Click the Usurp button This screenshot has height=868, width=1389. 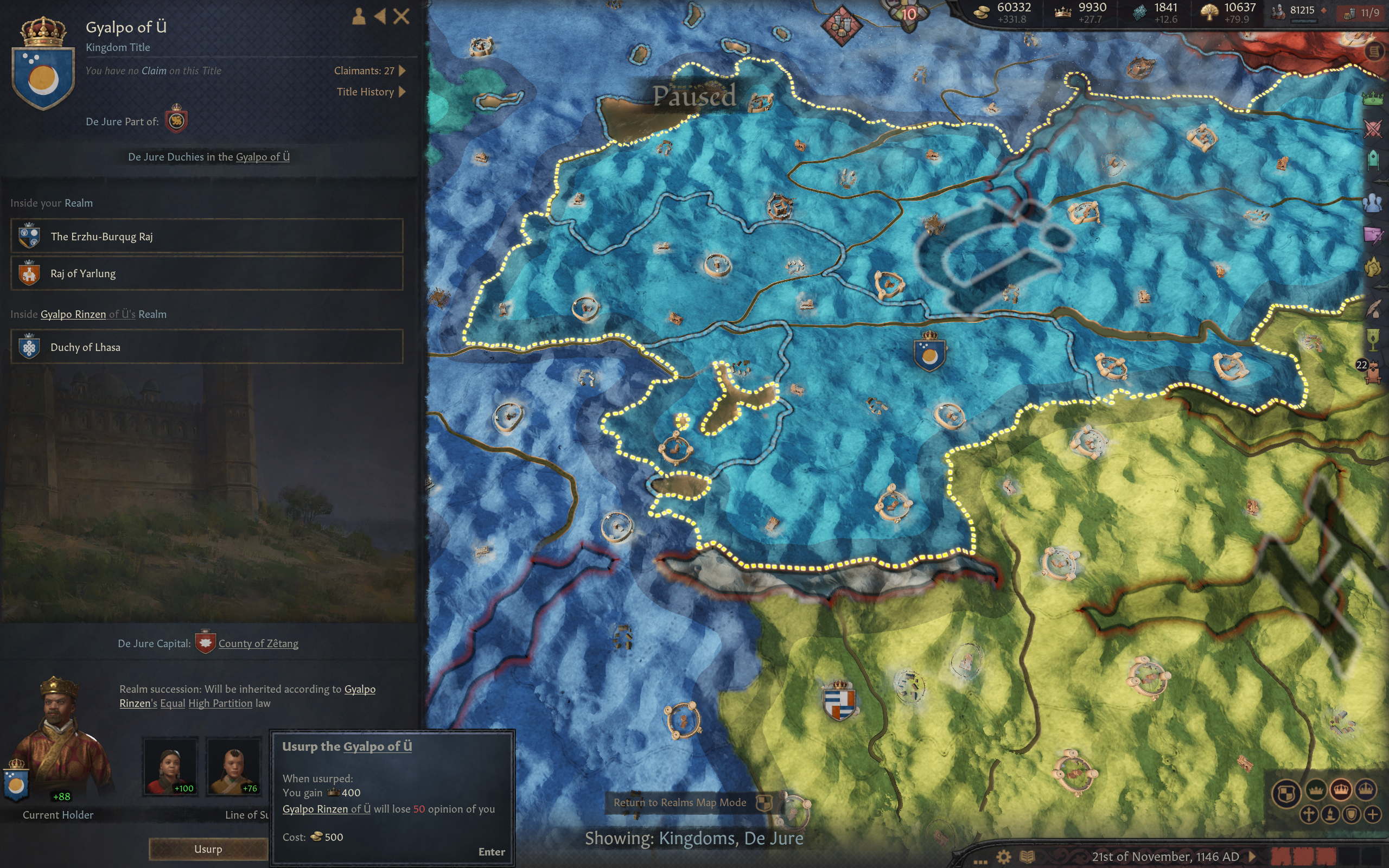pos(208,849)
